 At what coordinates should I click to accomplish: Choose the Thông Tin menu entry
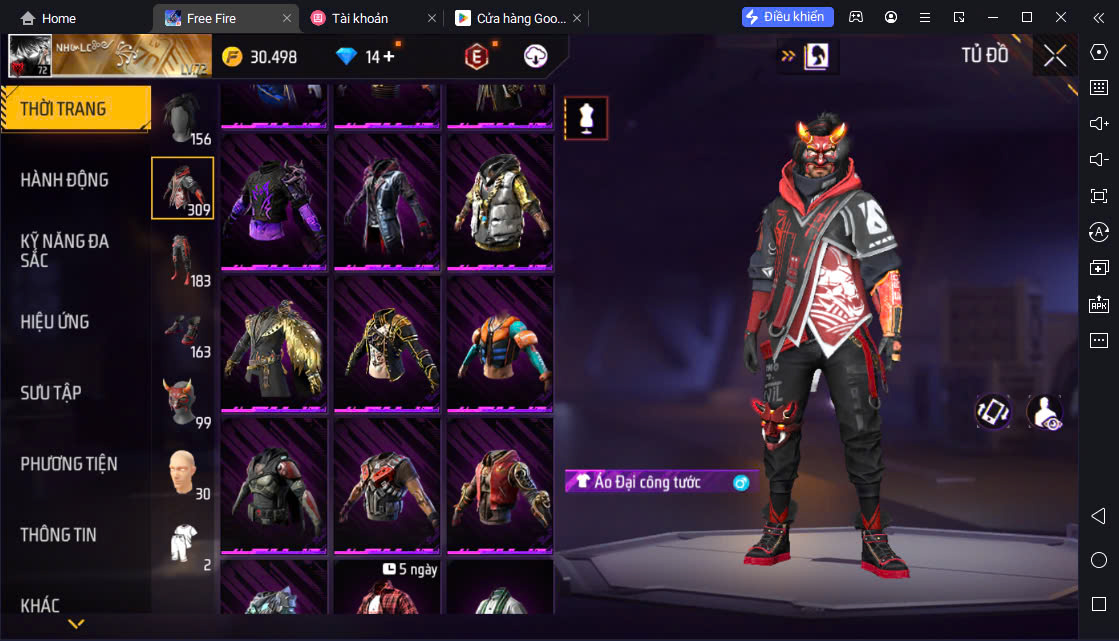[59, 535]
